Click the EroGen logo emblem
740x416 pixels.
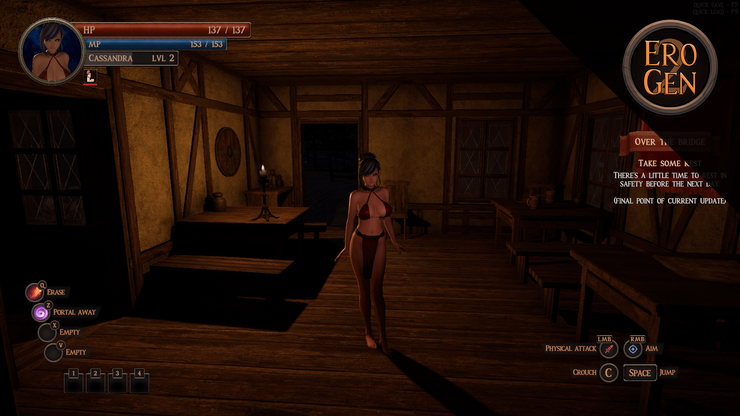point(669,68)
